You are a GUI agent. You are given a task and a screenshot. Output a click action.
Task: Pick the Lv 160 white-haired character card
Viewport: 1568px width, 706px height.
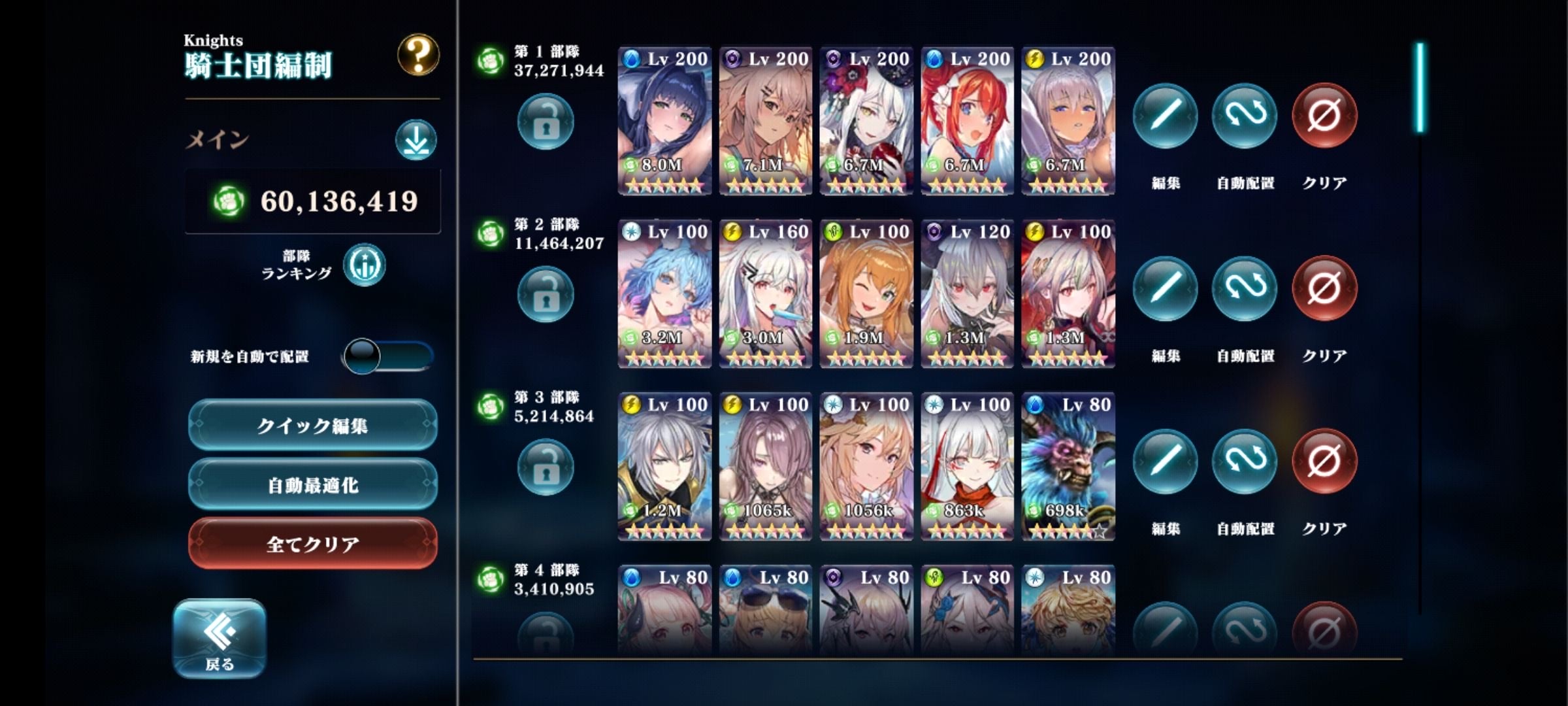pyautogui.click(x=765, y=294)
